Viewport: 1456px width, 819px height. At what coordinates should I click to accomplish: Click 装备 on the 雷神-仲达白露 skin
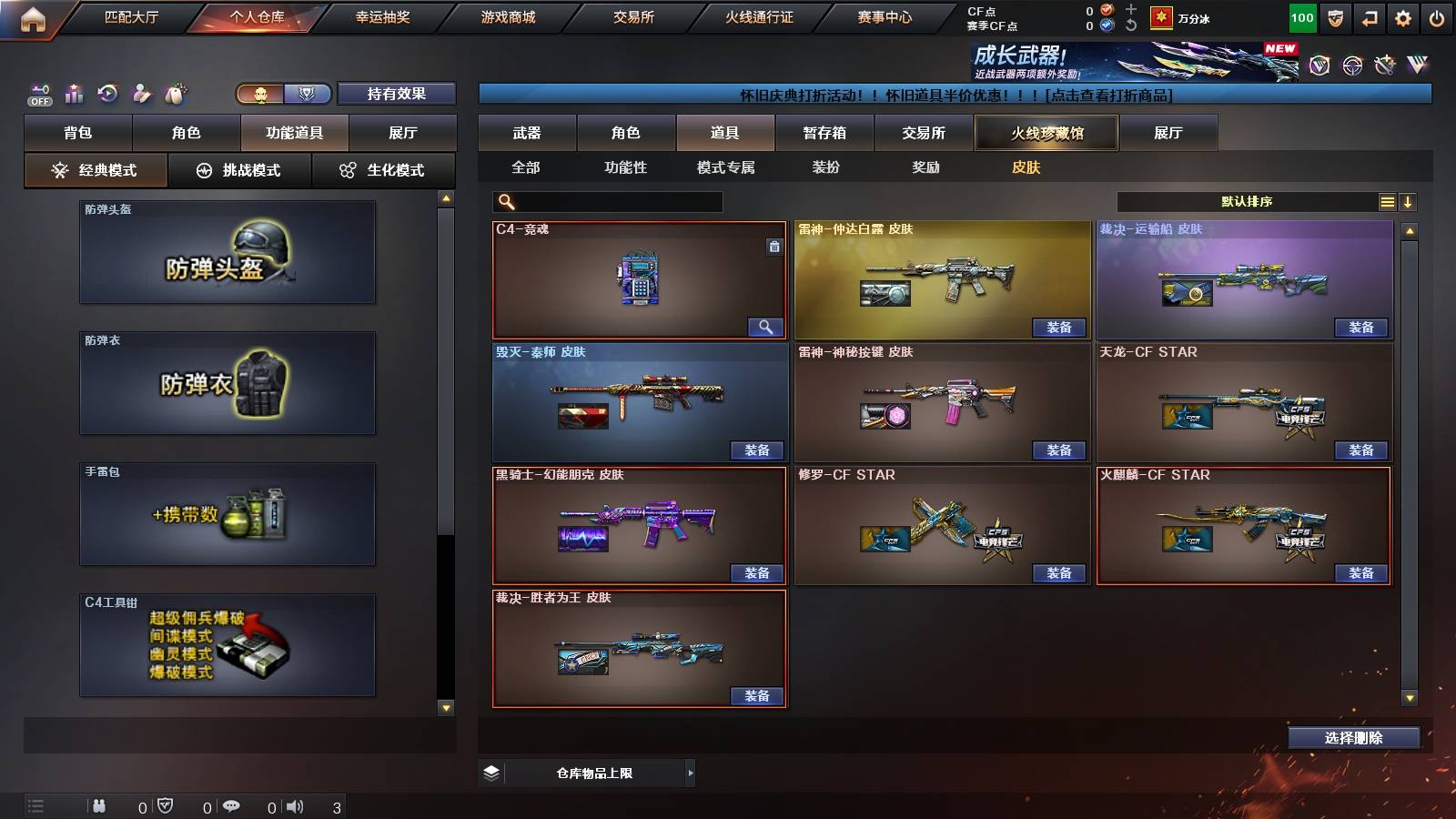(x=1058, y=327)
